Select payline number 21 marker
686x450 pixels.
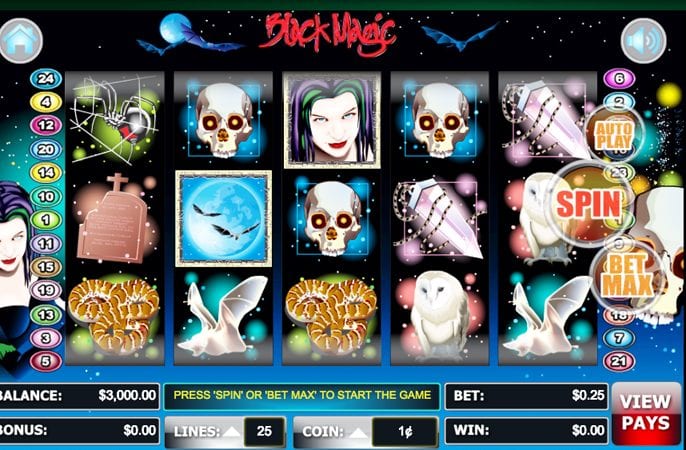[620, 361]
